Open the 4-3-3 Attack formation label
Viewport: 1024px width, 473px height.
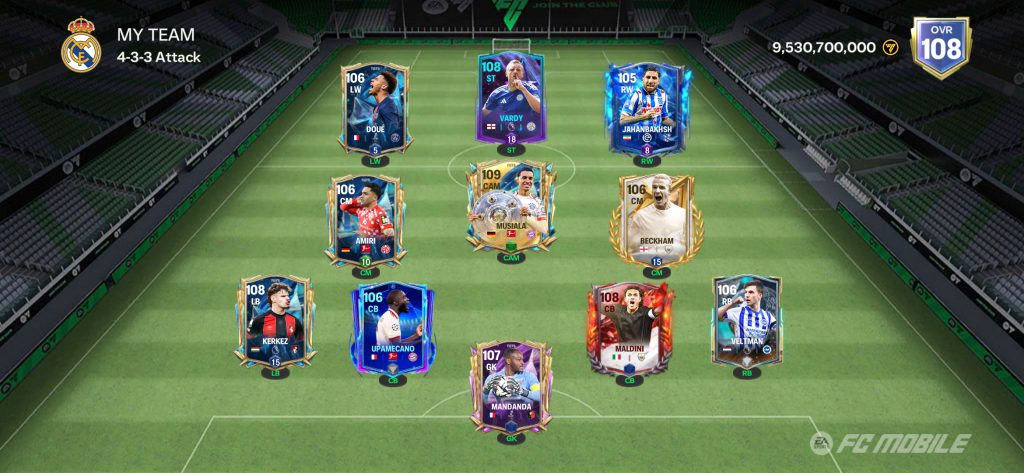point(159,57)
